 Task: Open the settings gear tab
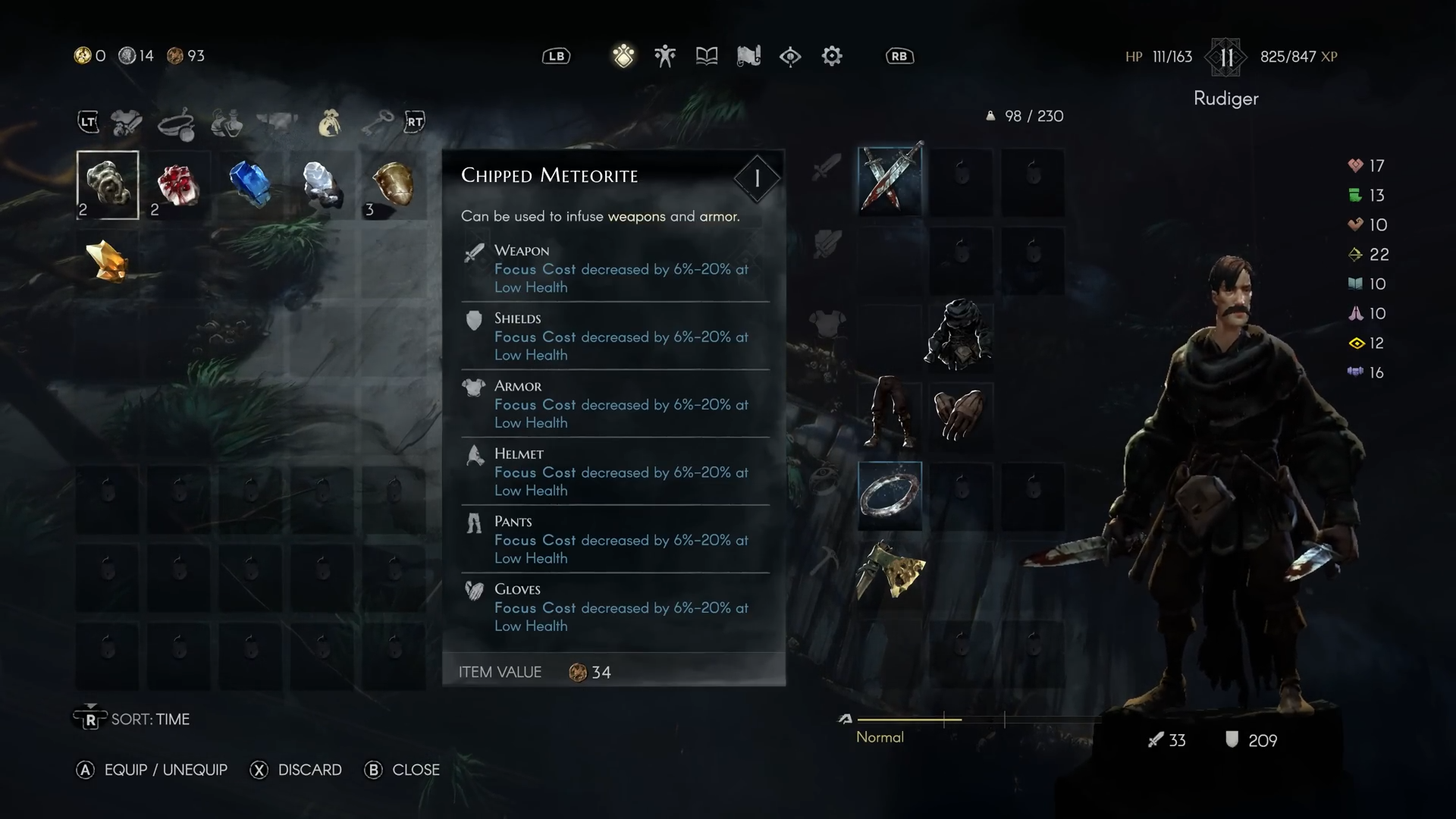point(832,56)
